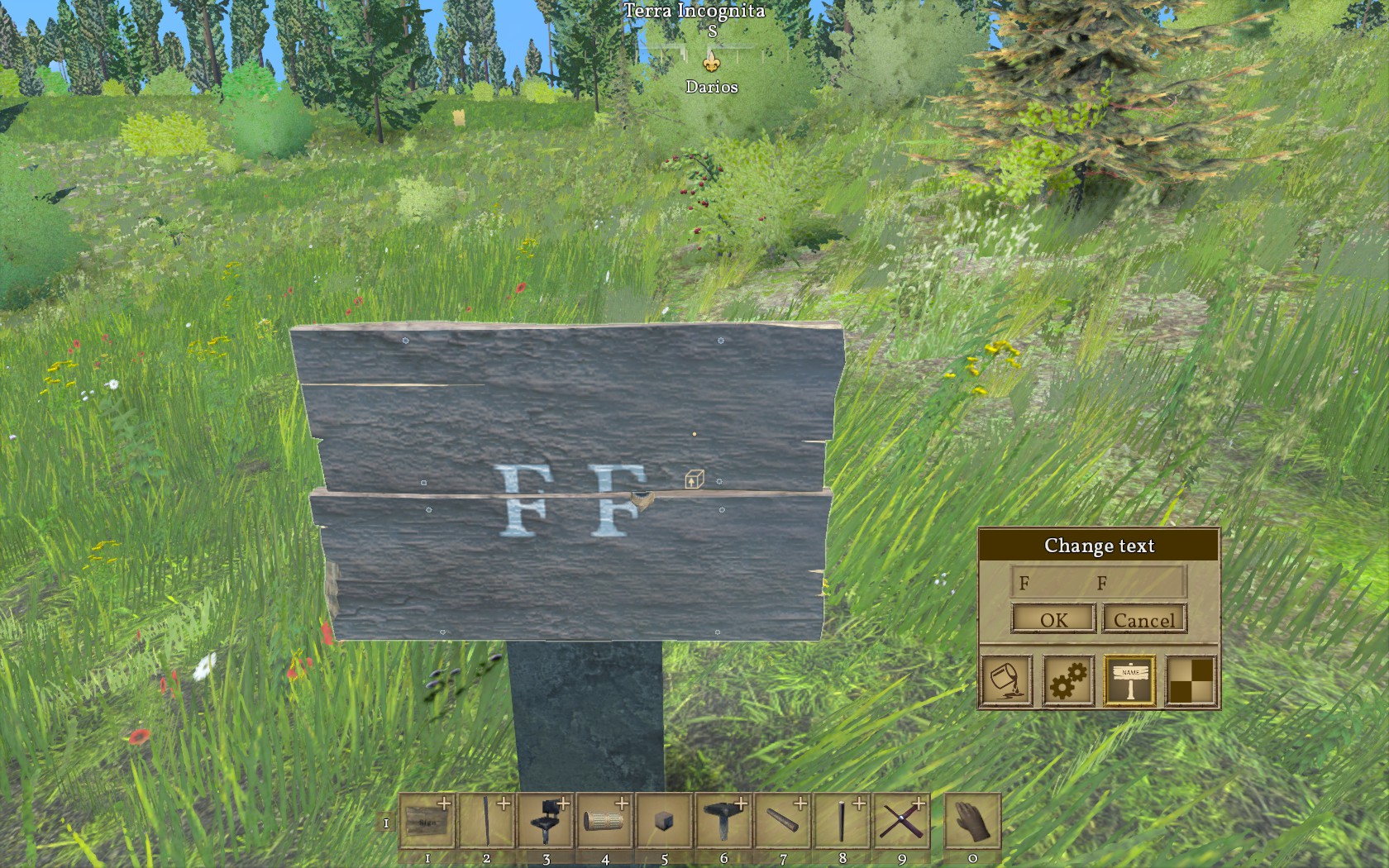
Task: Select the thin pole in hotbar slot 2
Action: (486, 821)
